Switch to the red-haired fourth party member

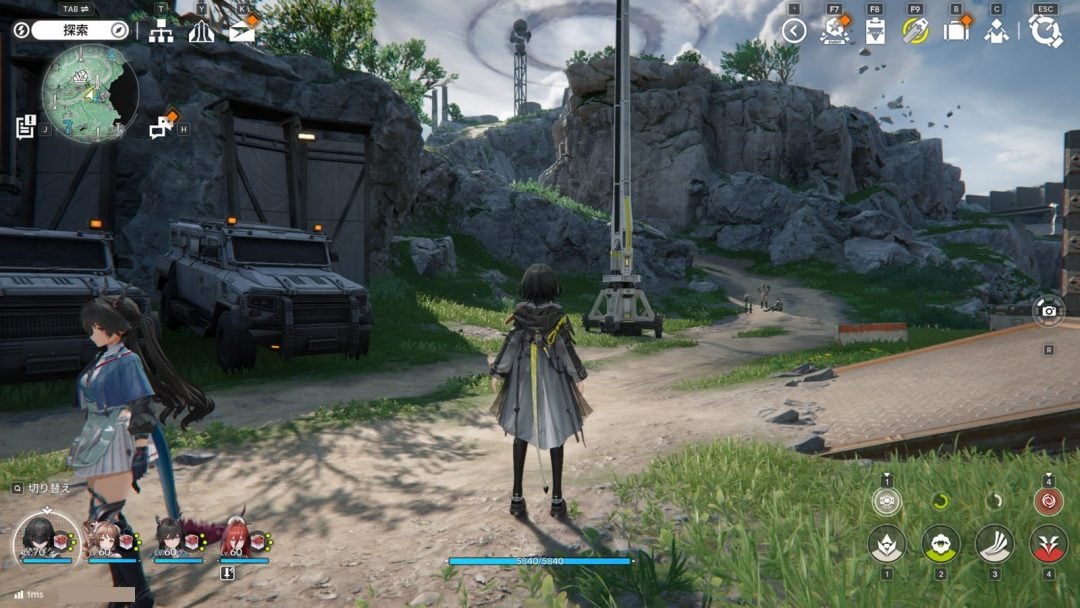pyautogui.click(x=236, y=539)
